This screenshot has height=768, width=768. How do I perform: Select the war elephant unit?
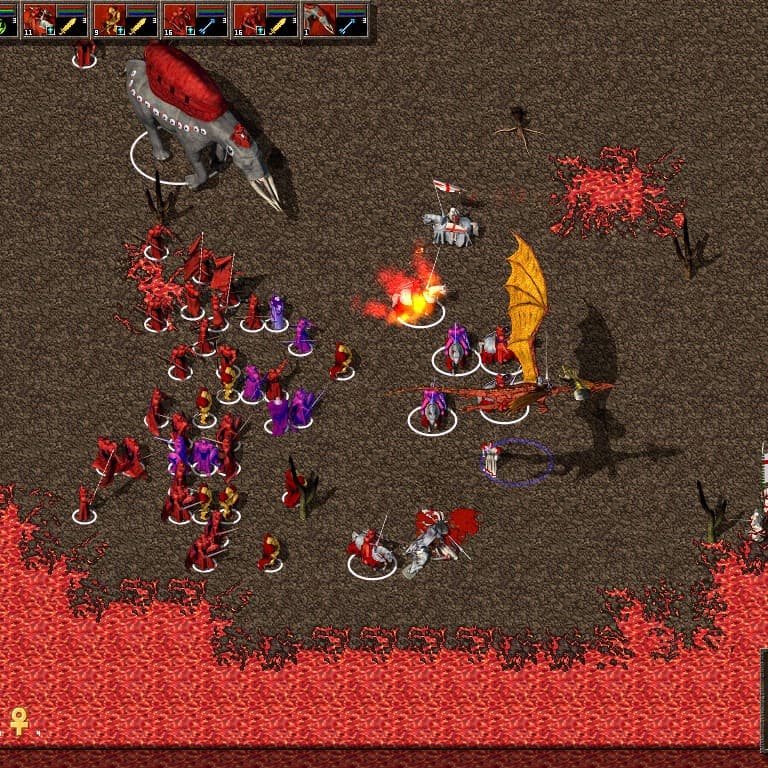coord(195,120)
